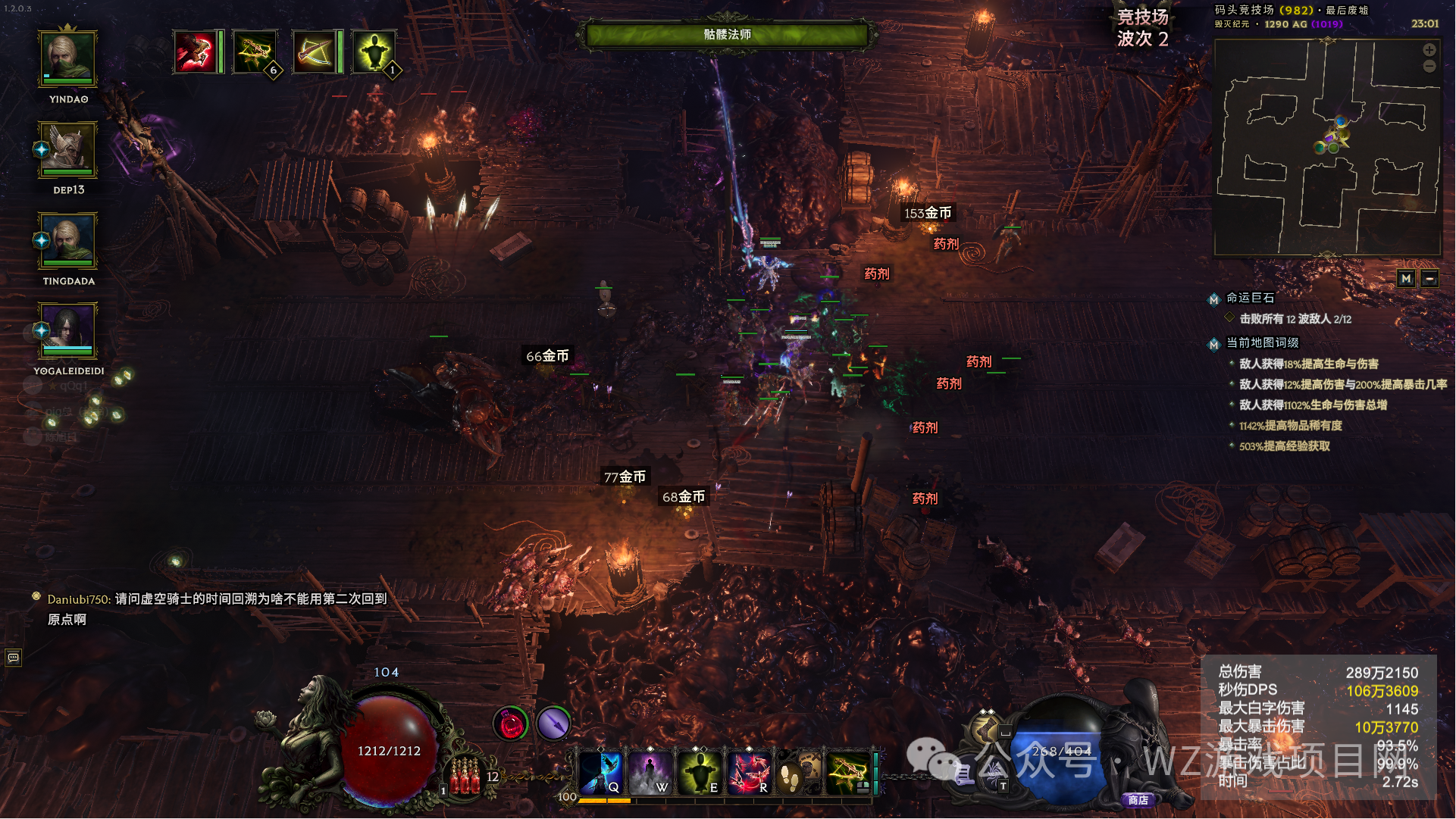This screenshot has height=819, width=1456.
Task: Activate the green ballista skill slot
Action: (x=849, y=772)
